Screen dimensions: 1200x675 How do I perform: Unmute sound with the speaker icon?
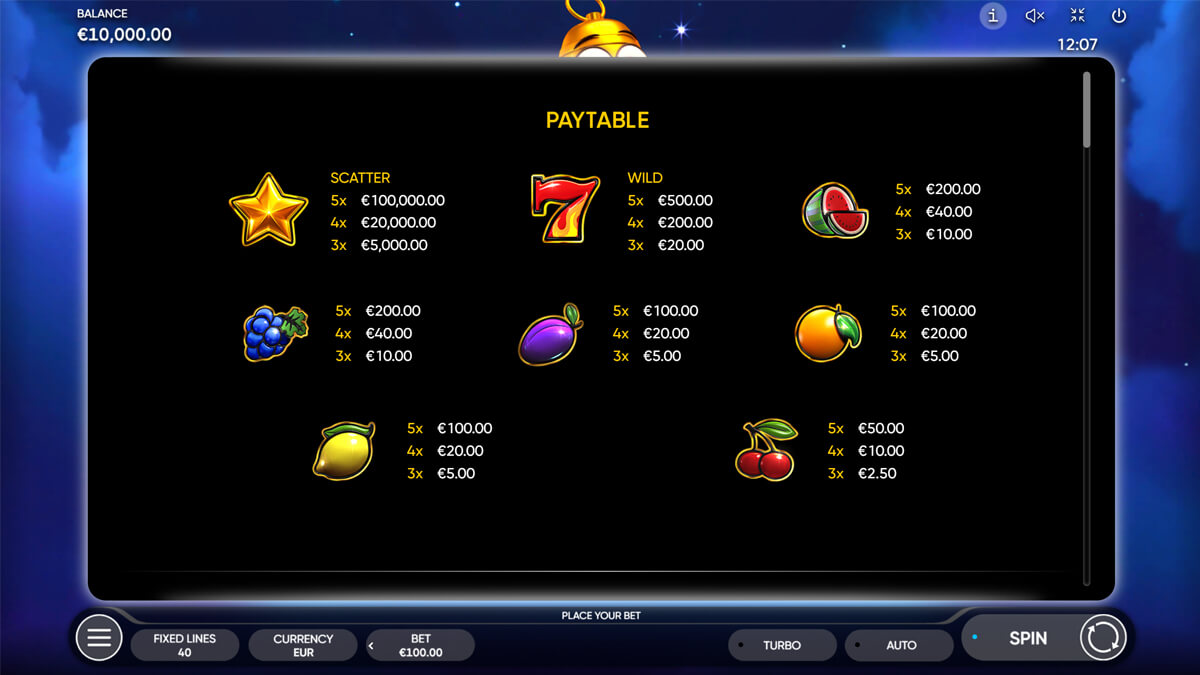point(1035,16)
